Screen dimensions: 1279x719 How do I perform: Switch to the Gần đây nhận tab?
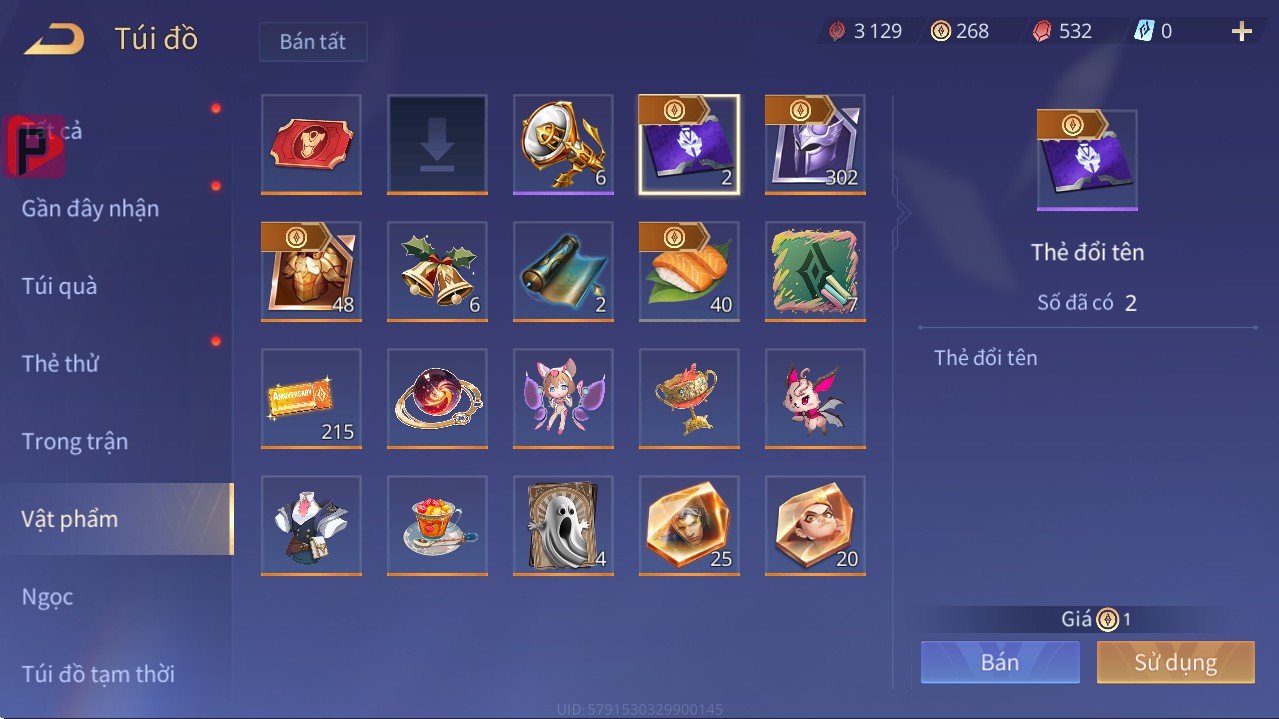tap(90, 208)
